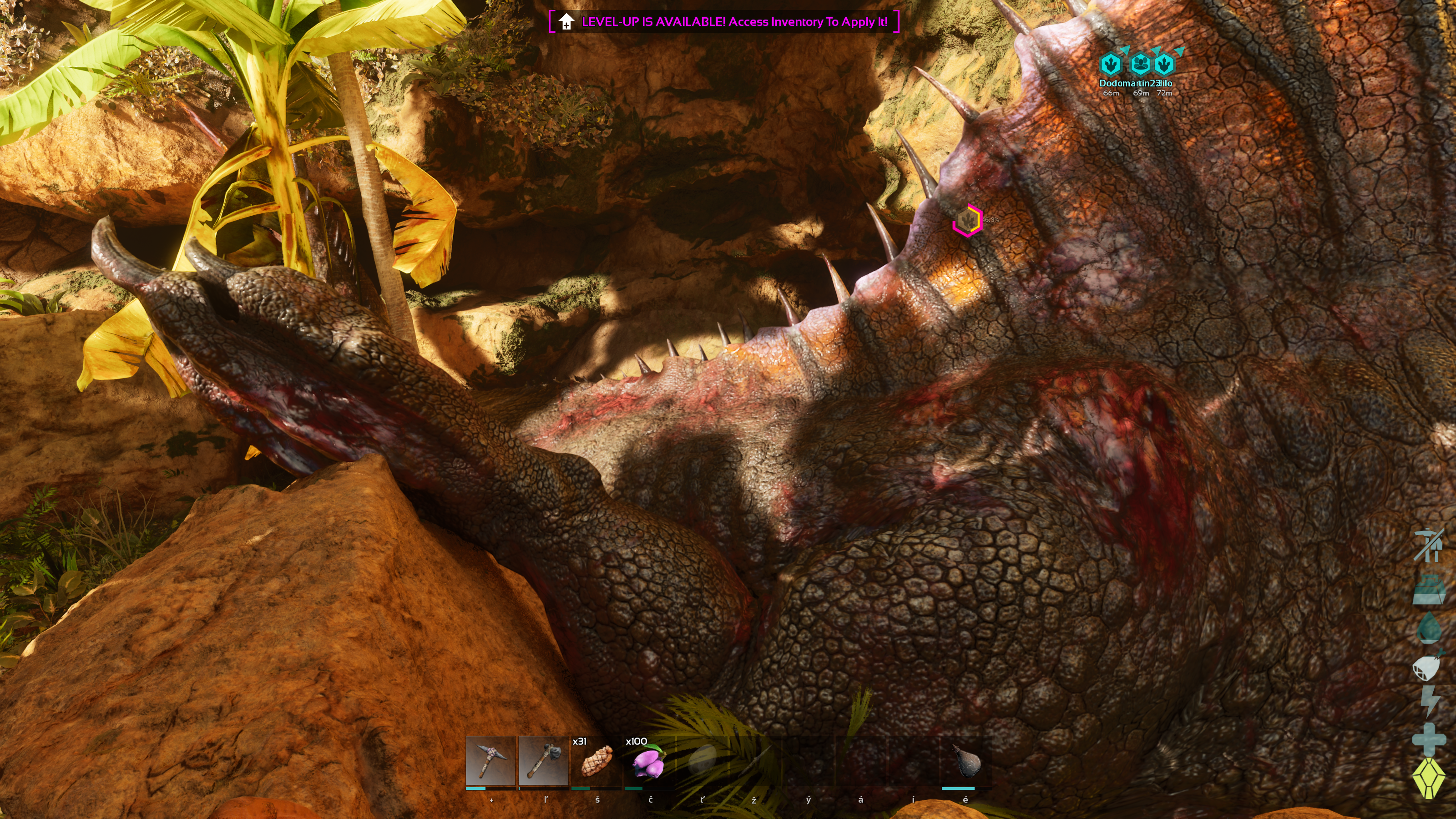This screenshot has width=1456, height=819.
Task: Choose the purple berries stack x100
Action: 649,761
